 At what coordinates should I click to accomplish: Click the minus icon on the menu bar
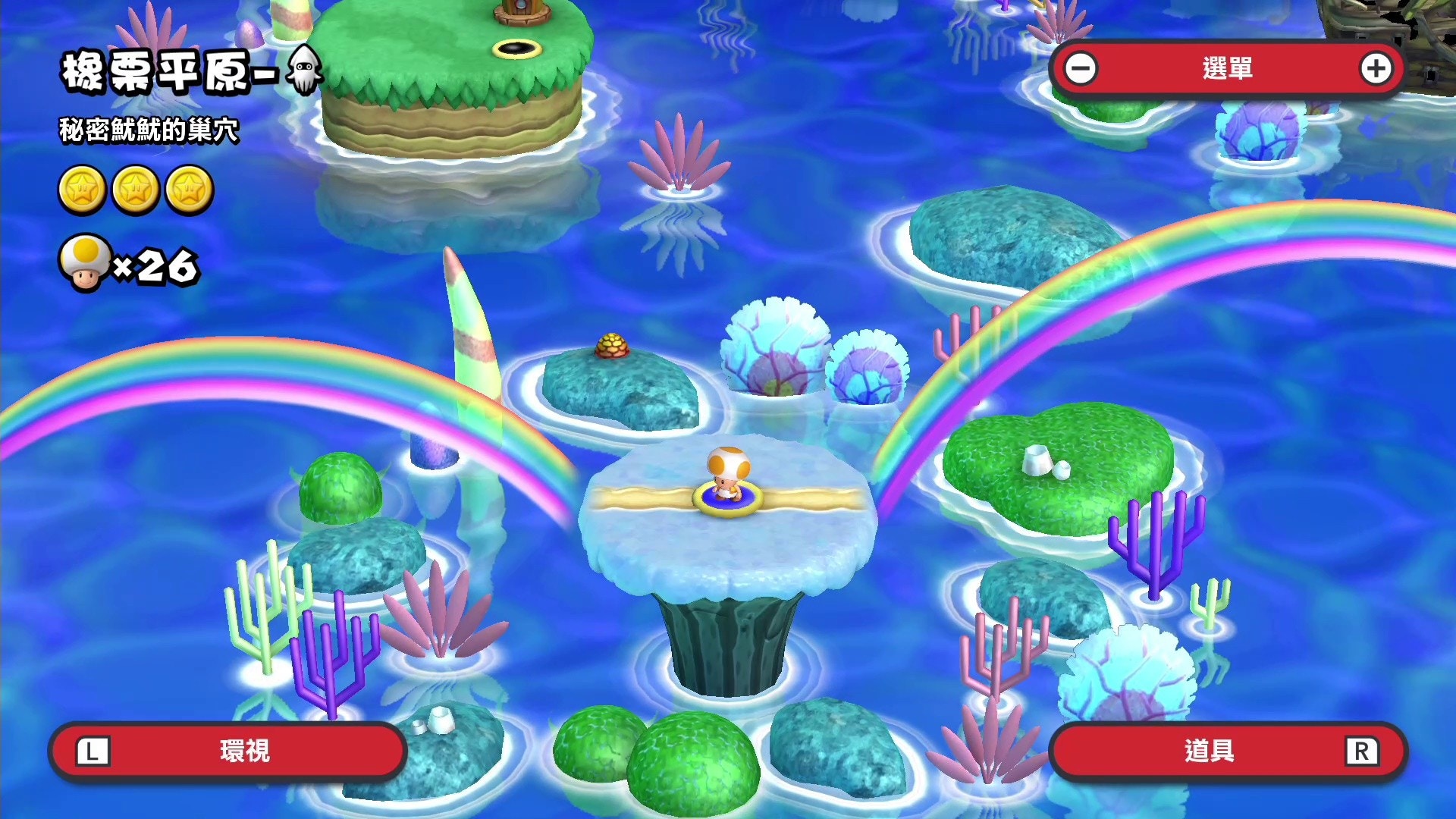click(1080, 67)
